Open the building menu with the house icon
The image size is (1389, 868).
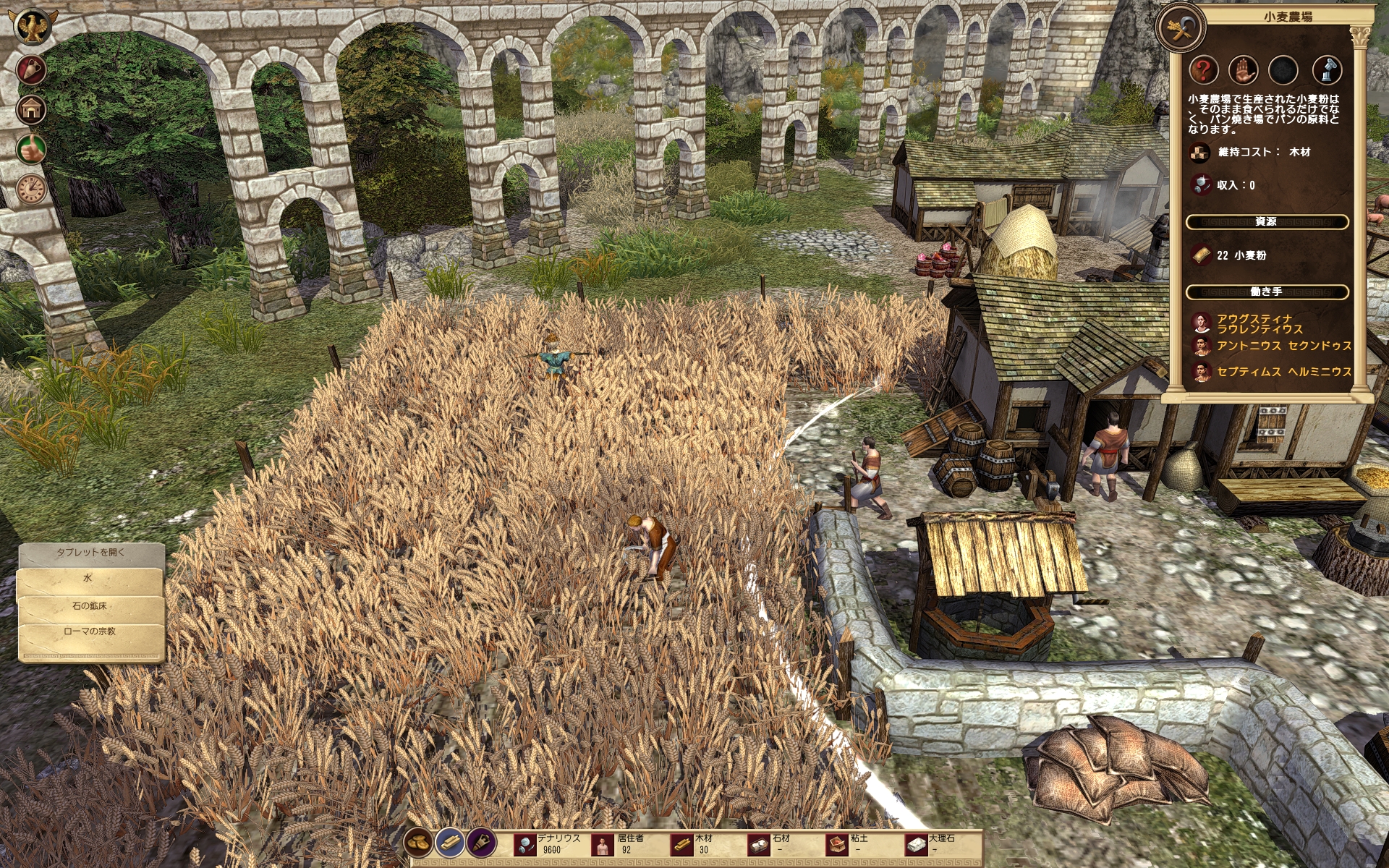pos(32,110)
